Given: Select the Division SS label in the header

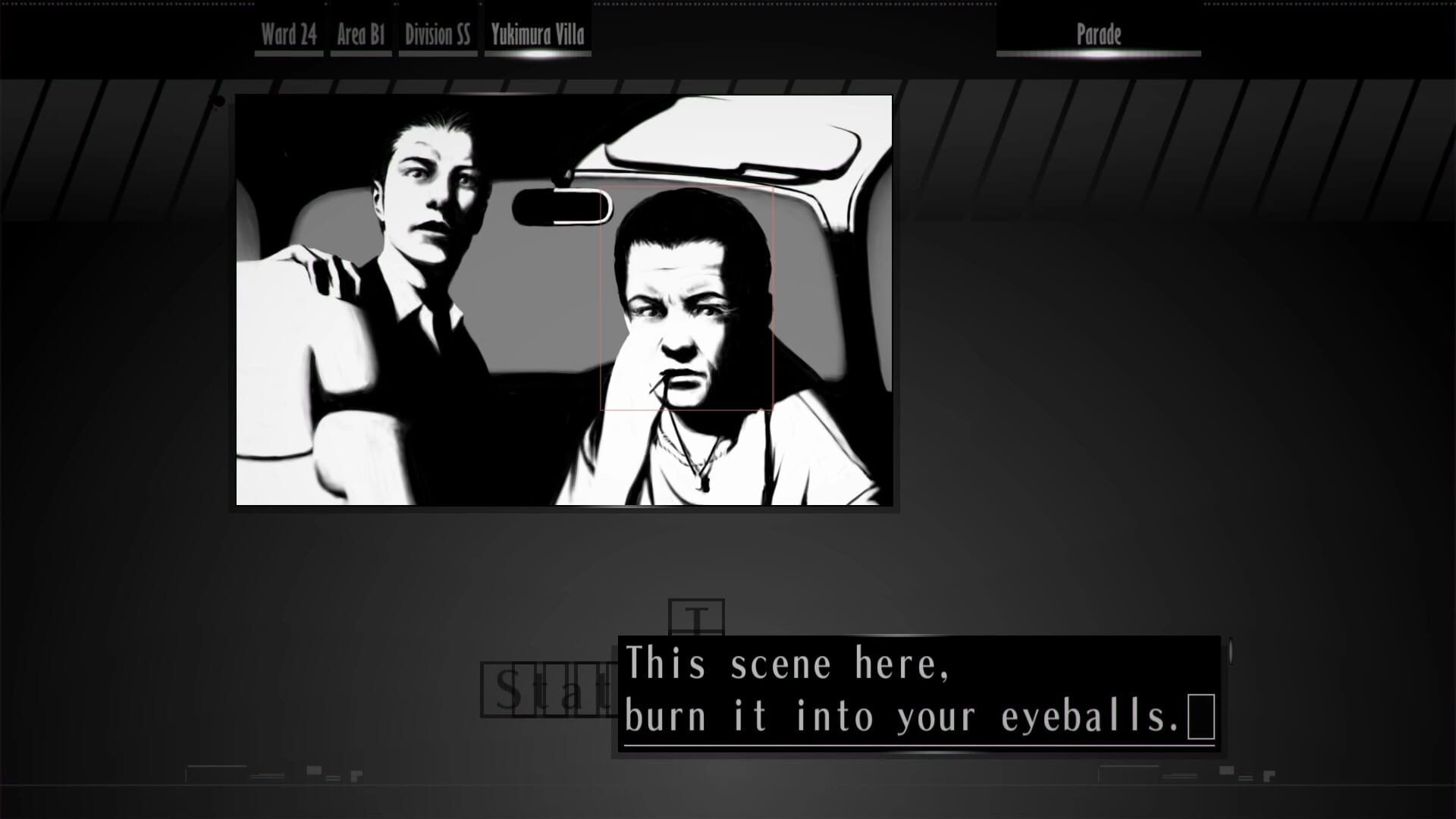Looking at the screenshot, I should 438,33.
